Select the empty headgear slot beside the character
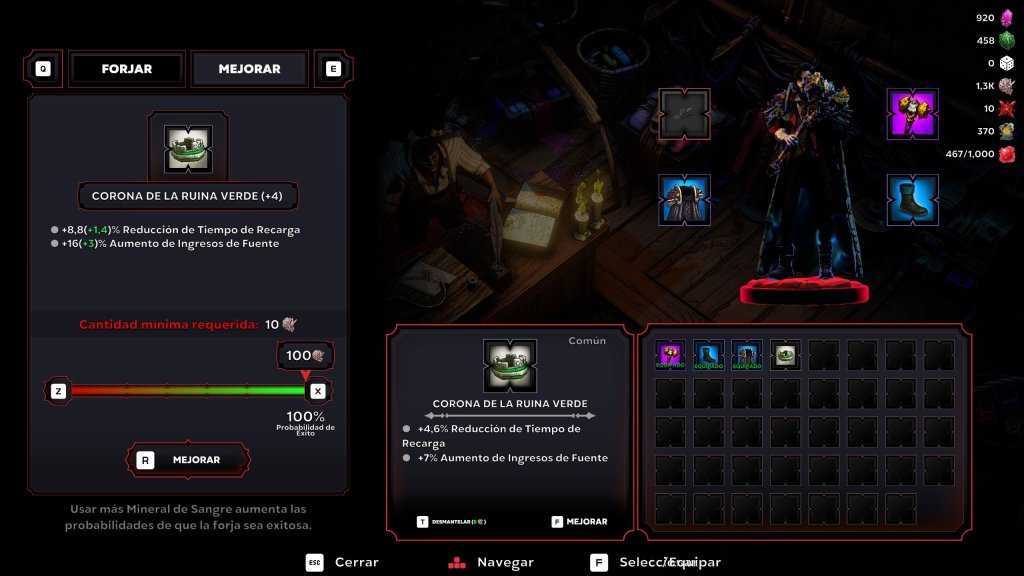This screenshot has height=576, width=1024. coord(684,114)
